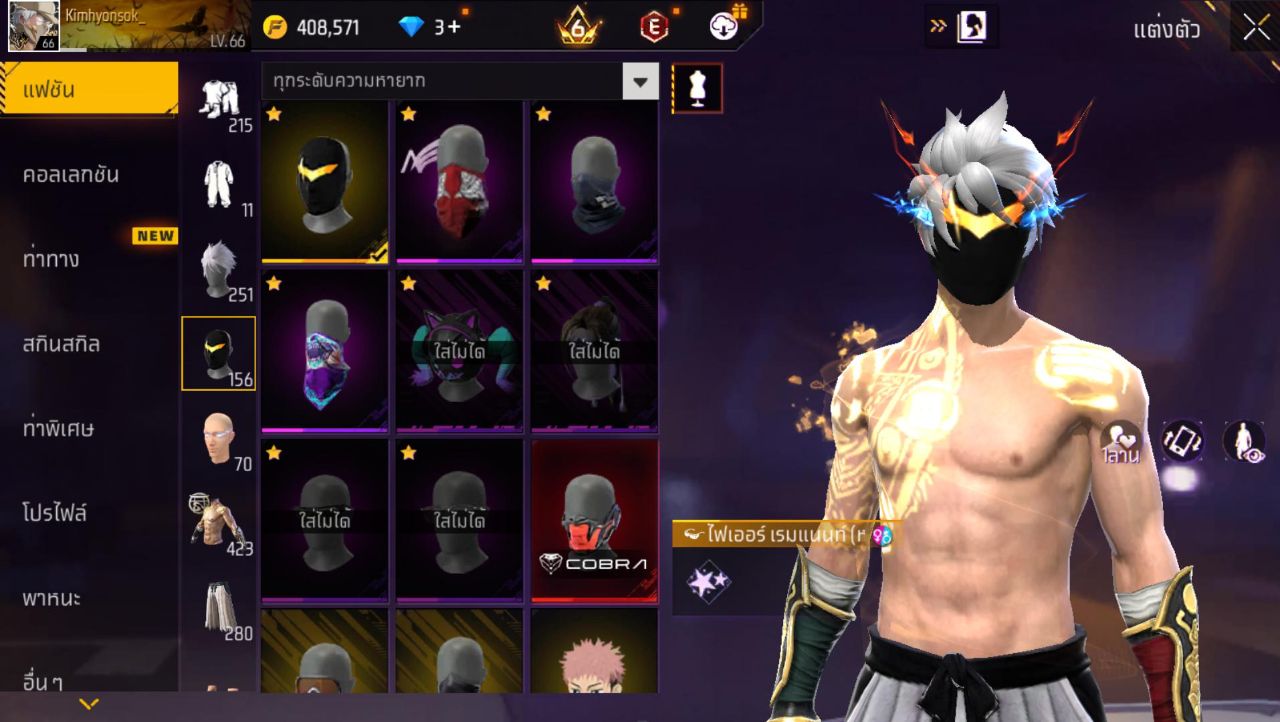Add diamonds with the plus button
Screen dimensions: 1280x722
pos(454,27)
